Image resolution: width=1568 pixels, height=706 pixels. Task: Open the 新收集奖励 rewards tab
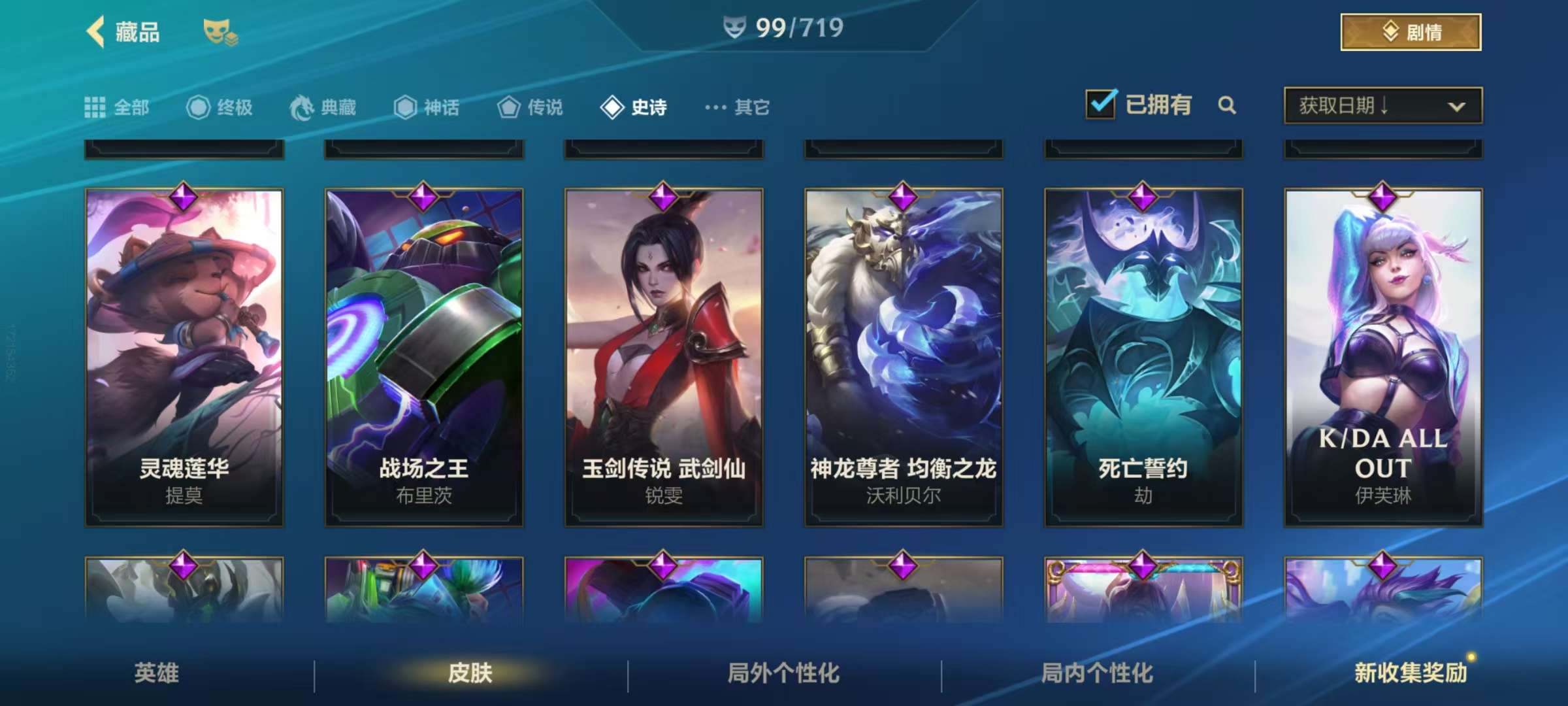[1410, 673]
